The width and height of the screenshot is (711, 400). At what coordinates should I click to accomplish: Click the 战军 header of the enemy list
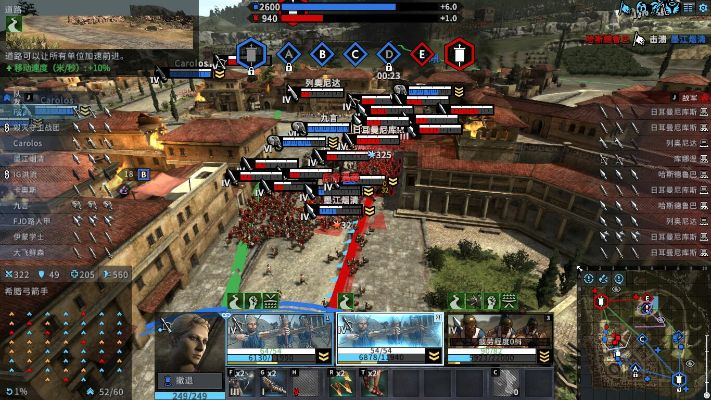coord(688,98)
